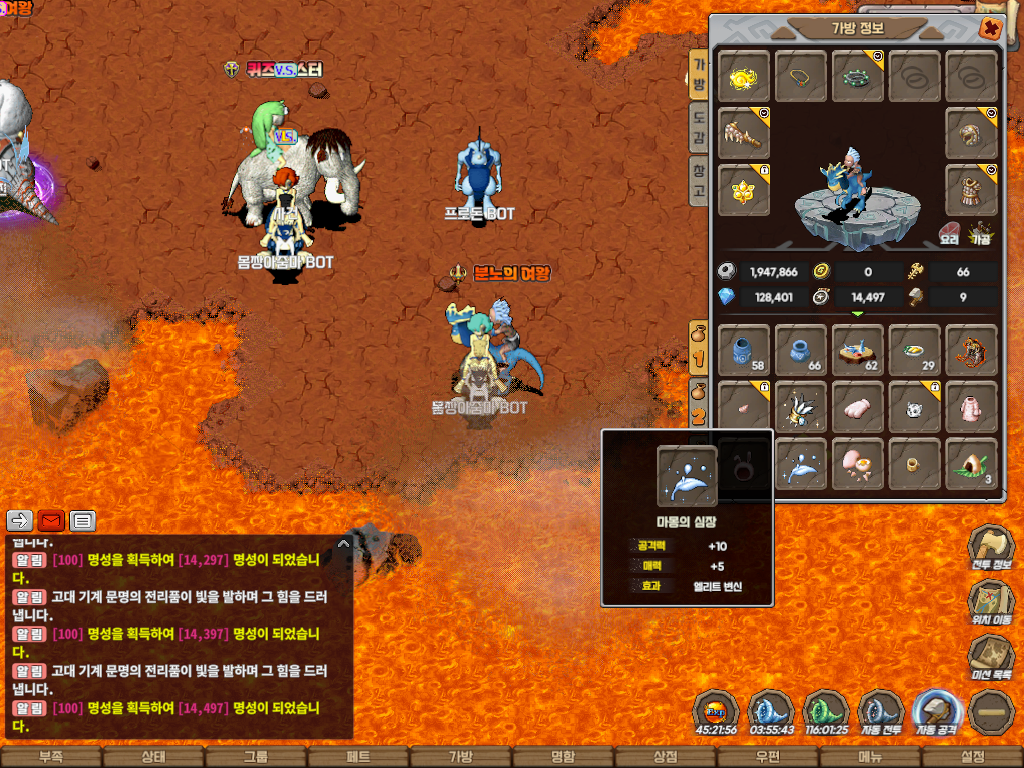
Task: Click the gold necklace equipment slot
Action: [x=801, y=77]
